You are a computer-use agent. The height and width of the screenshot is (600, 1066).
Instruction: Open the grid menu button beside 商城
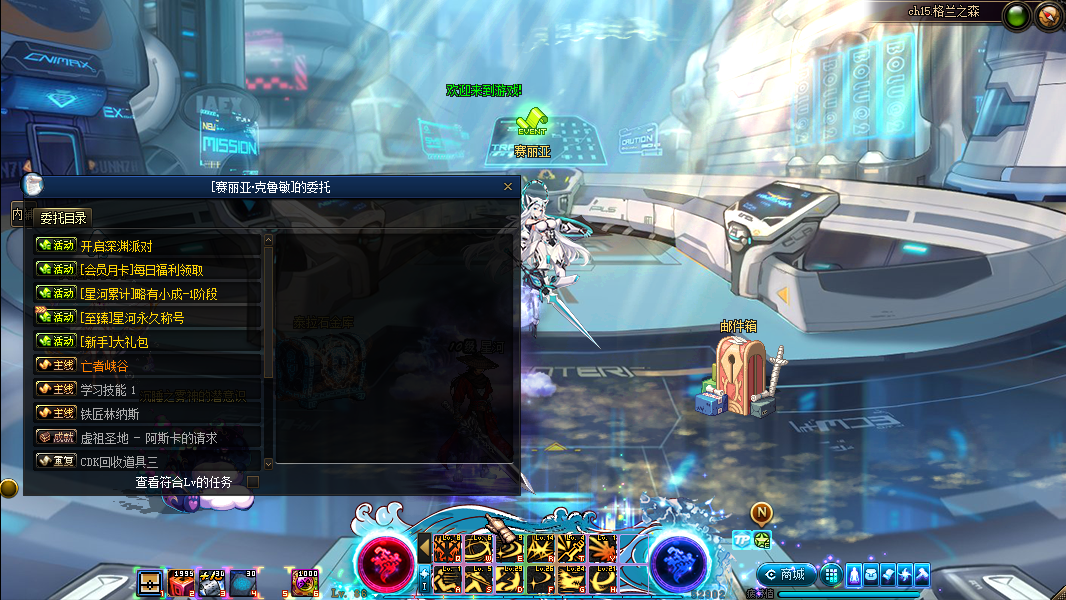coord(831,575)
